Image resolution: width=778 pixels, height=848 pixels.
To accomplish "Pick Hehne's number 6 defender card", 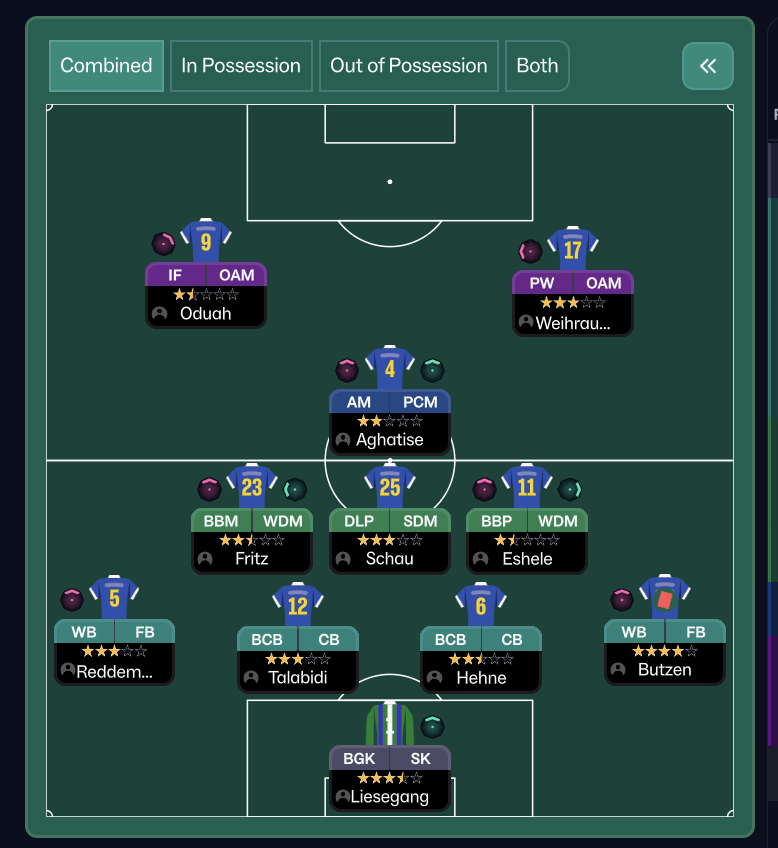I will click(481, 659).
